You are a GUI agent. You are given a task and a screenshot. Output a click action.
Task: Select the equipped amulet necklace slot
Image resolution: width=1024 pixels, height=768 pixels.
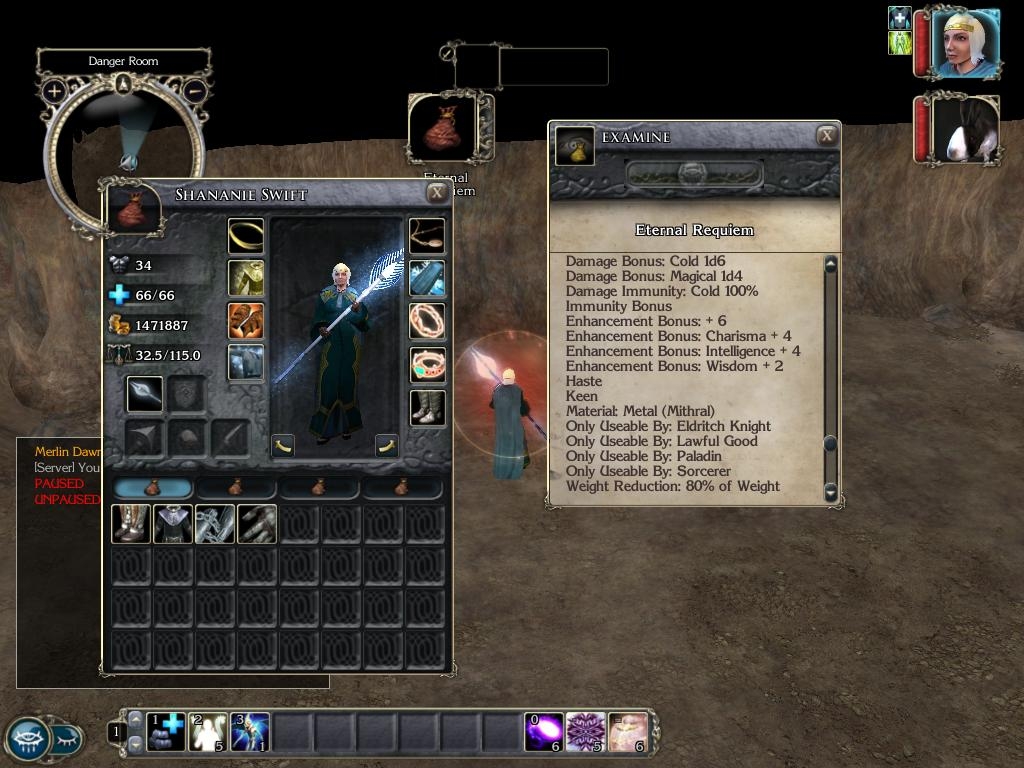pyautogui.click(x=427, y=236)
